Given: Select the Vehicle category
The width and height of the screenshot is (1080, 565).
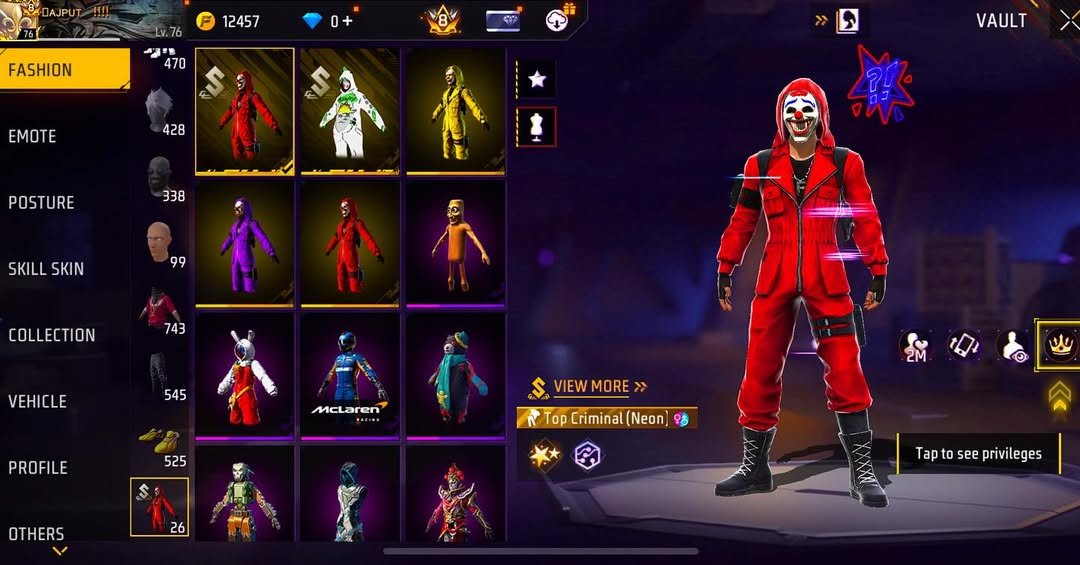Looking at the screenshot, I should click(38, 401).
